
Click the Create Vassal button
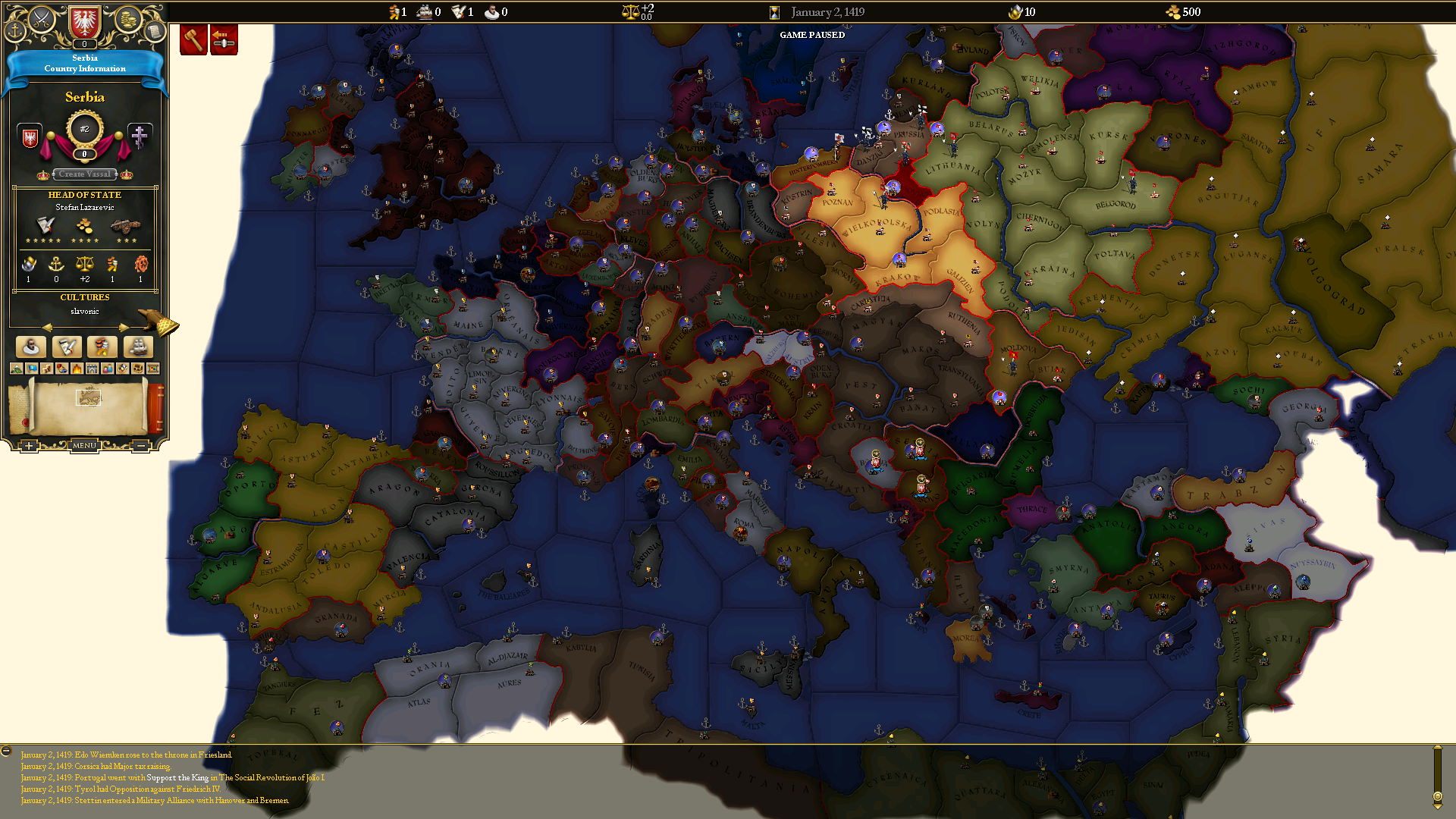pos(84,174)
